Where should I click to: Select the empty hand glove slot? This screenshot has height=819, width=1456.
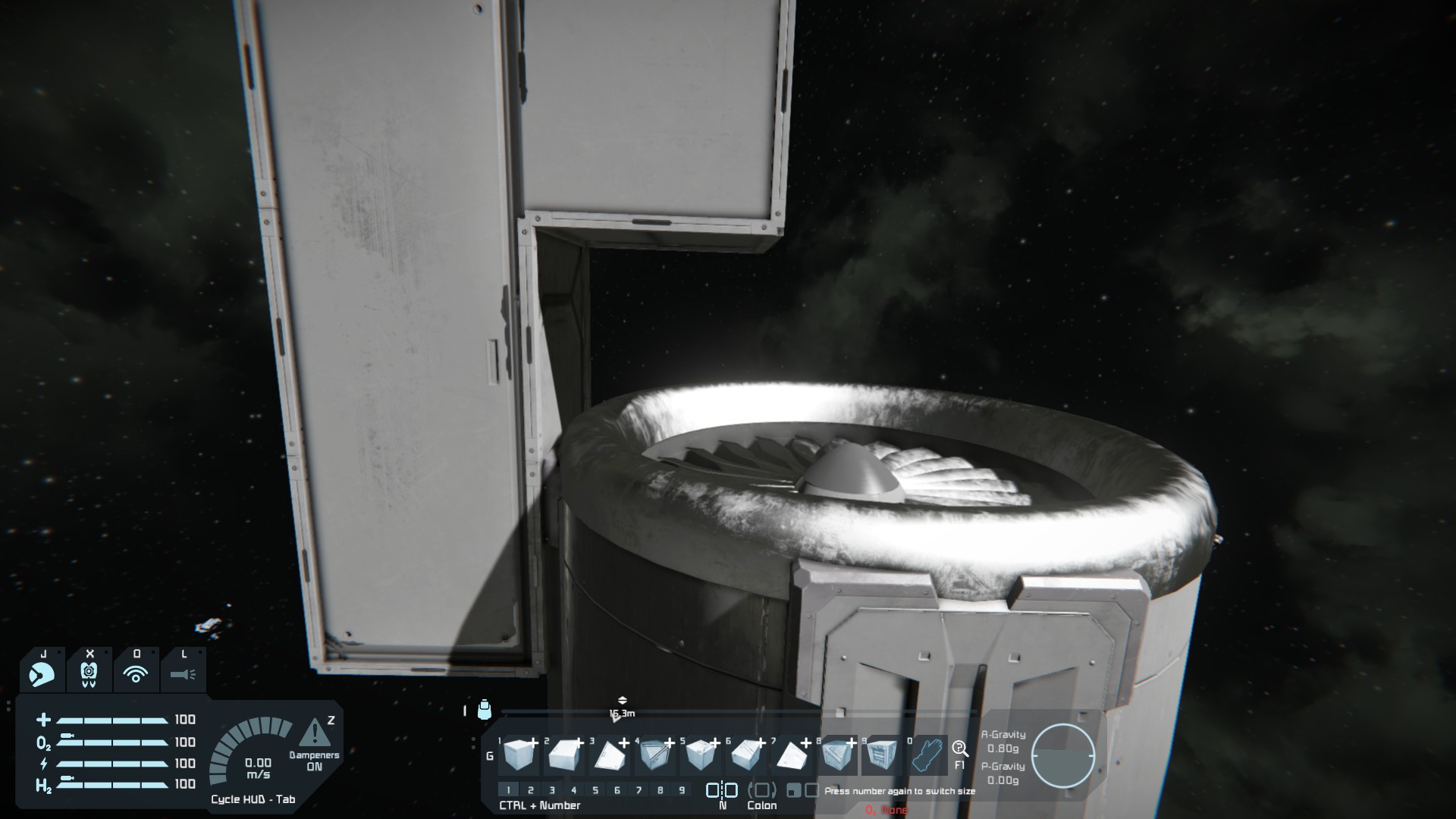tap(927, 755)
